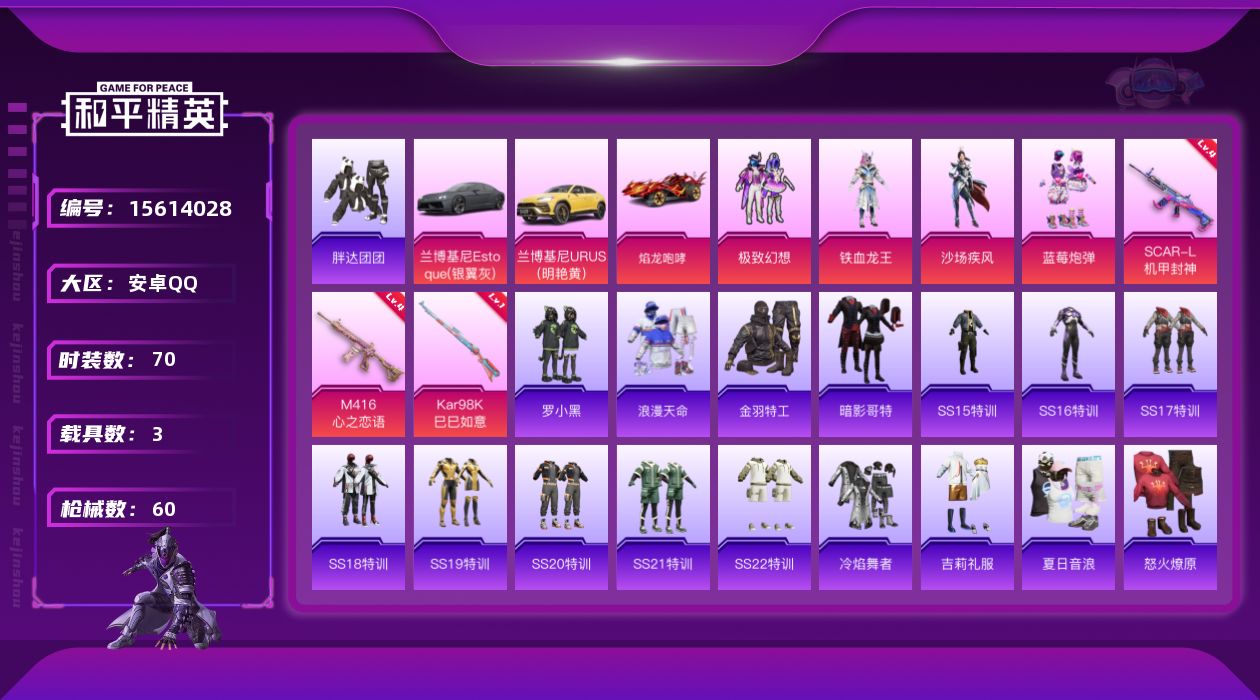Pick the SCAR-L 机甲封神 weapon skin
The image size is (1260, 700).
pos(1170,210)
